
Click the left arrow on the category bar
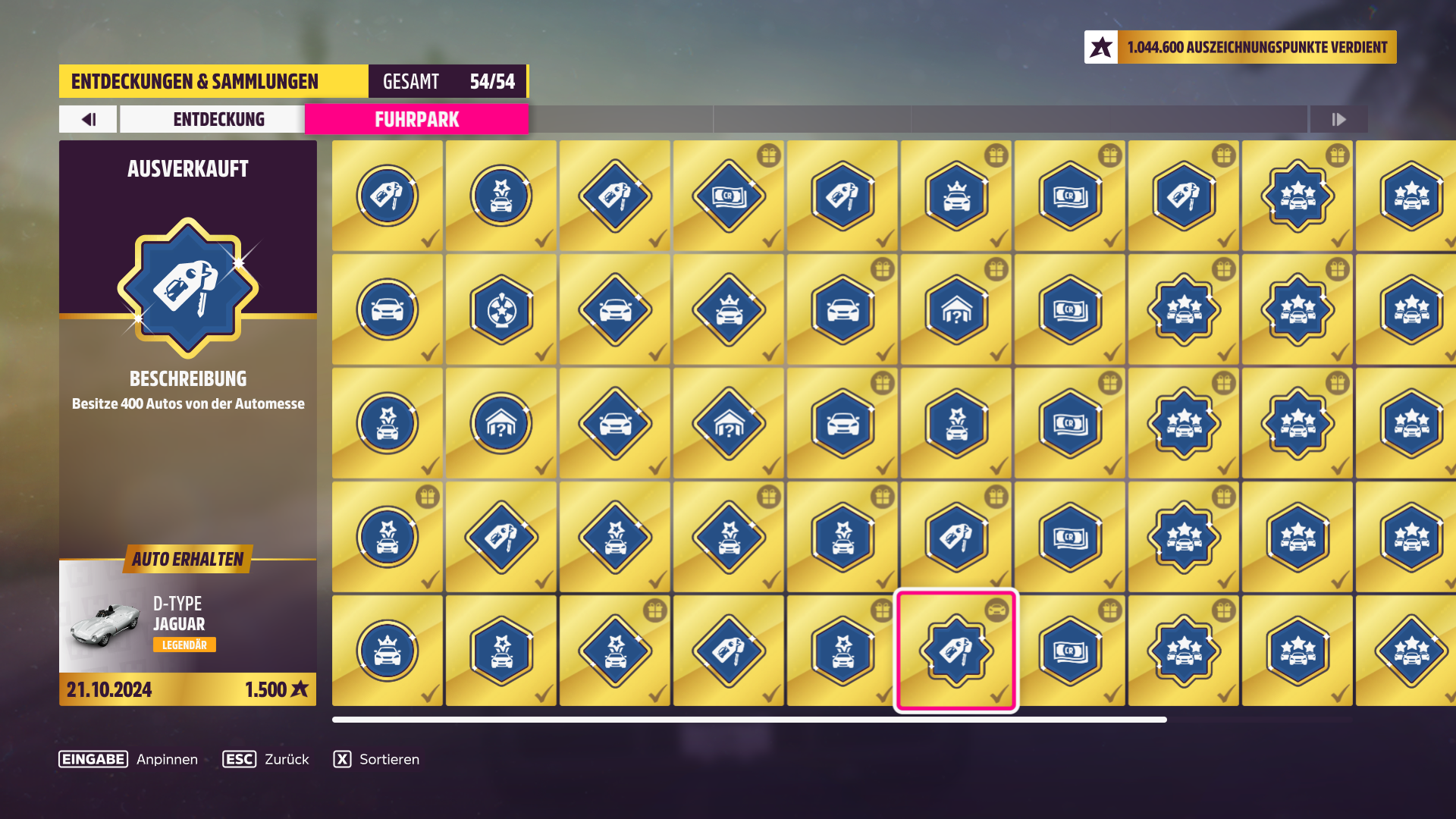[87, 119]
